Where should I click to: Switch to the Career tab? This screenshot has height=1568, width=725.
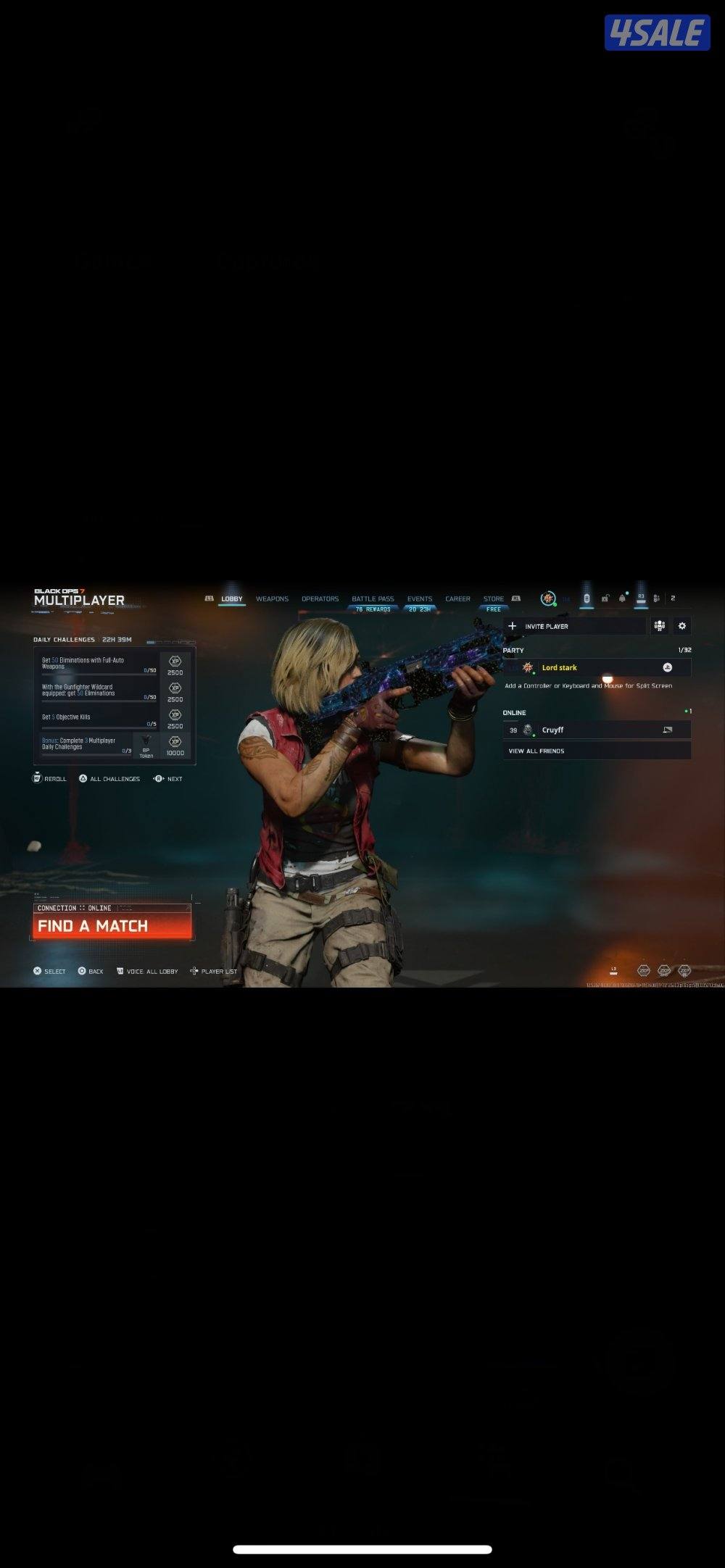[457, 599]
